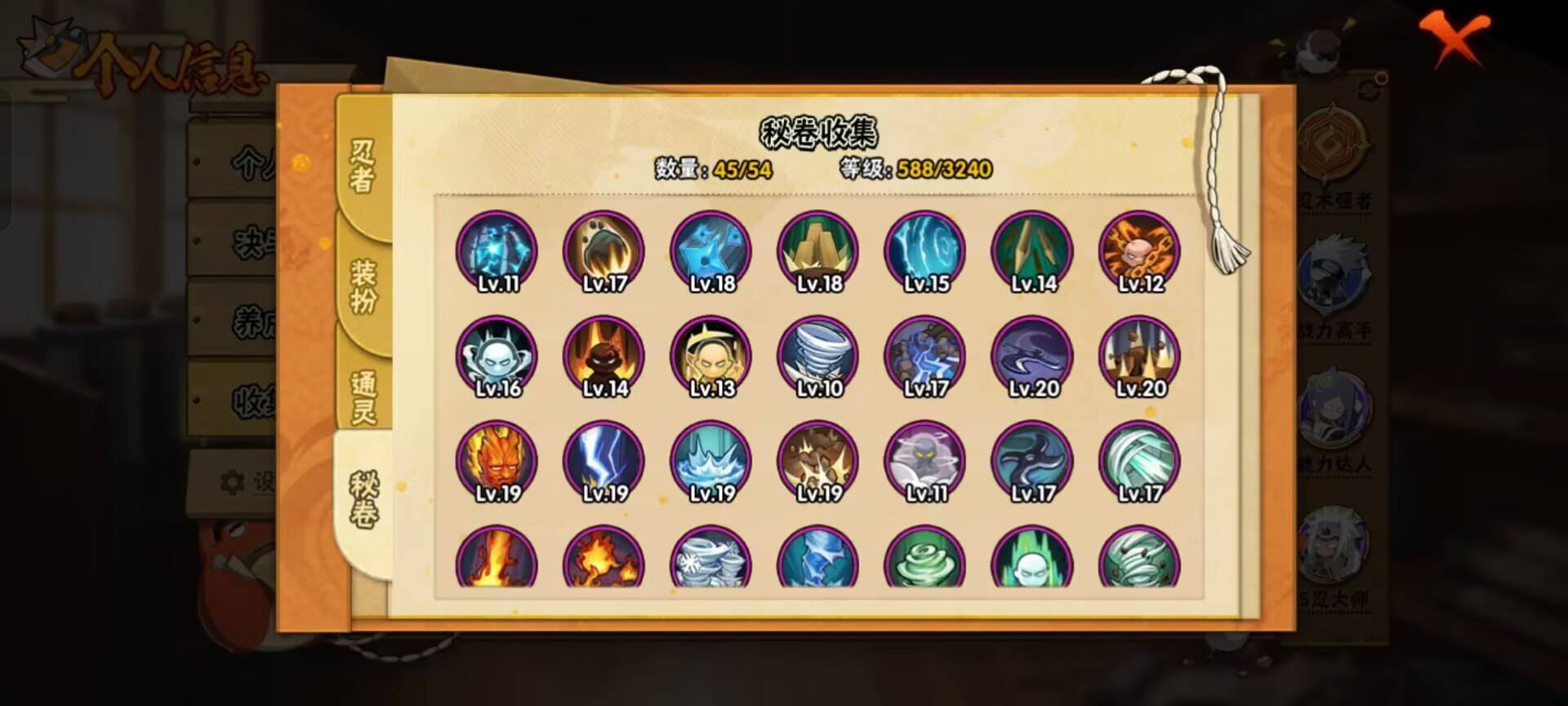Select the Lv.11 lightning warrior scroll
This screenshot has width=1568, height=706.
tap(497, 252)
